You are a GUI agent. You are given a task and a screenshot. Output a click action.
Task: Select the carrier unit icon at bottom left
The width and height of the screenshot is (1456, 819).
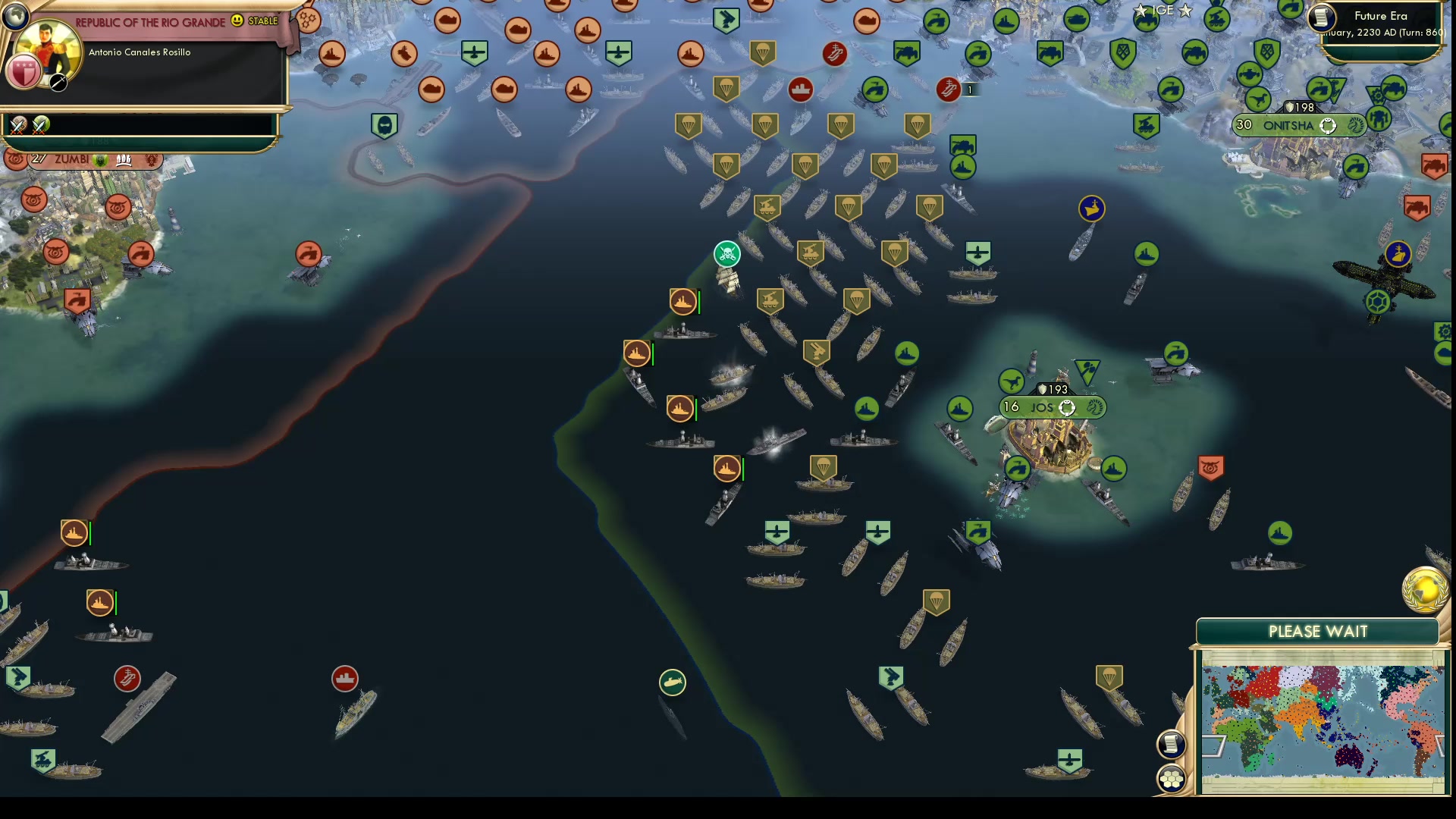coord(126,677)
